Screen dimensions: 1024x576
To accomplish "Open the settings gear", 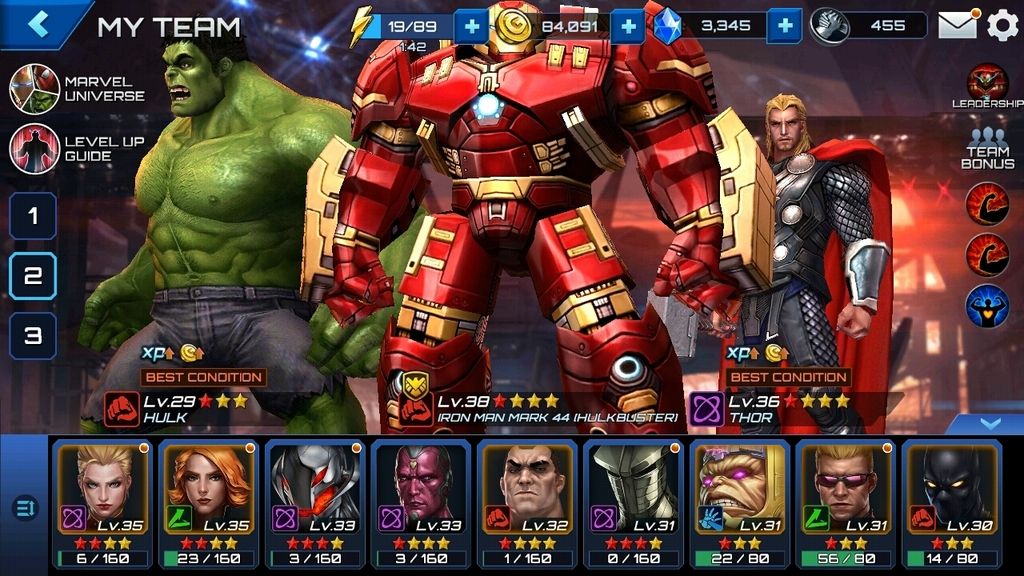I will coord(1002,25).
